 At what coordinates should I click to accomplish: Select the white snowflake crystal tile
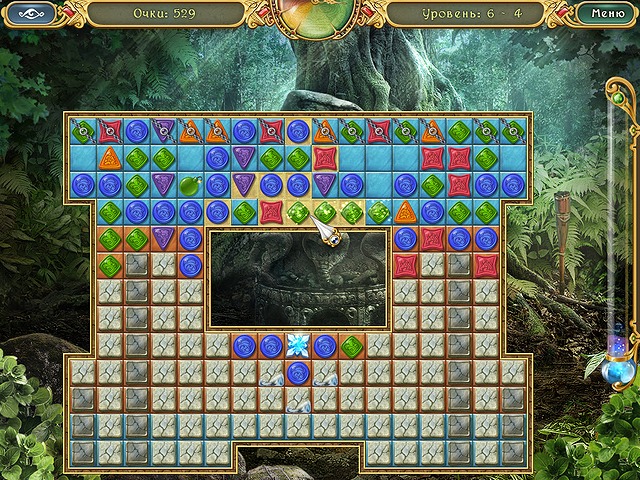[298, 346]
